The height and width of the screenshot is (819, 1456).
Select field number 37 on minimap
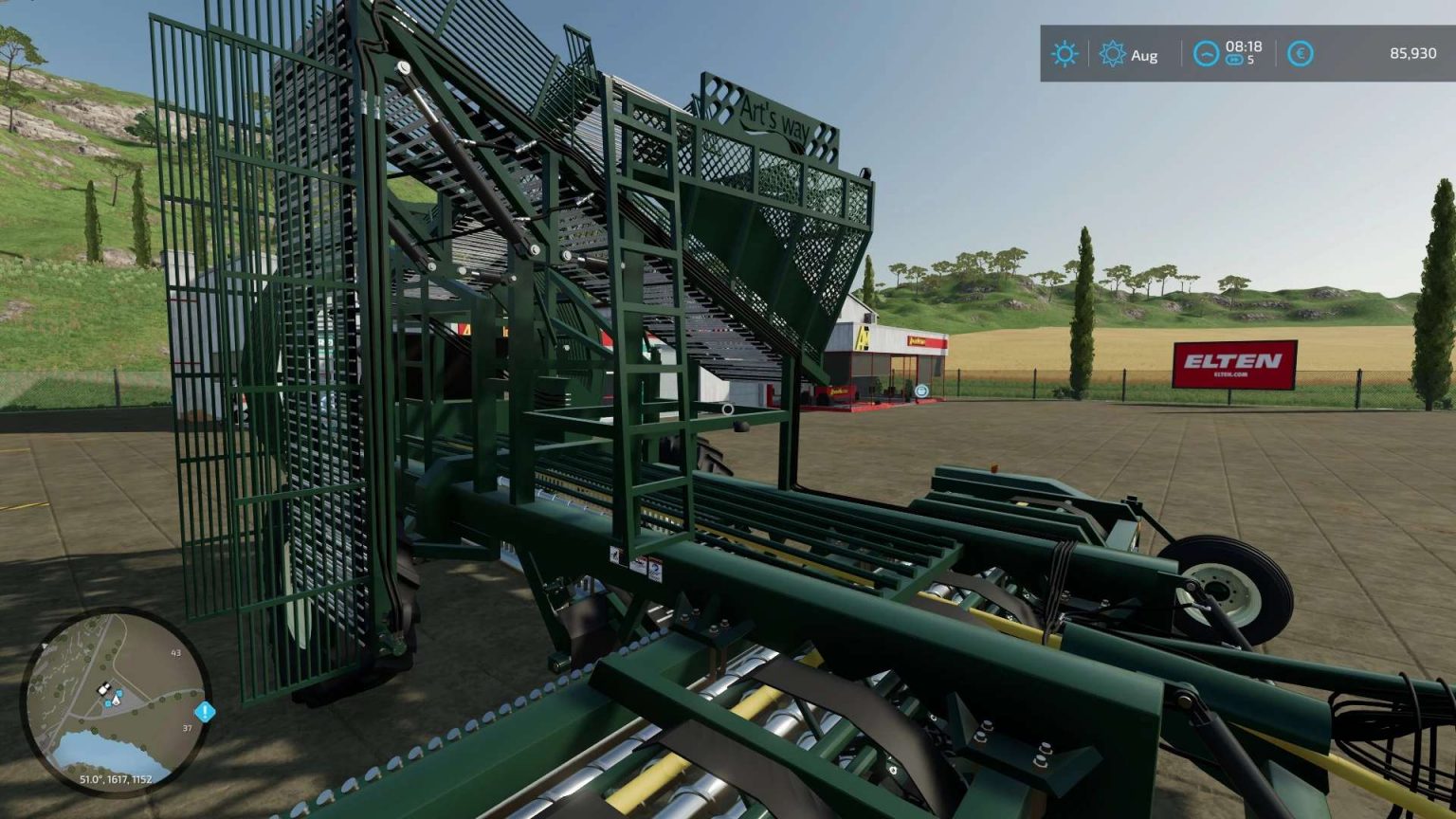click(x=188, y=728)
